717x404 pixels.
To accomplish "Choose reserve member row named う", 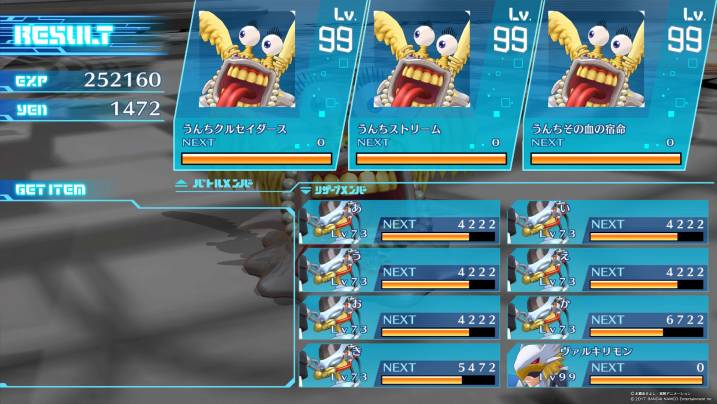I will [400, 271].
